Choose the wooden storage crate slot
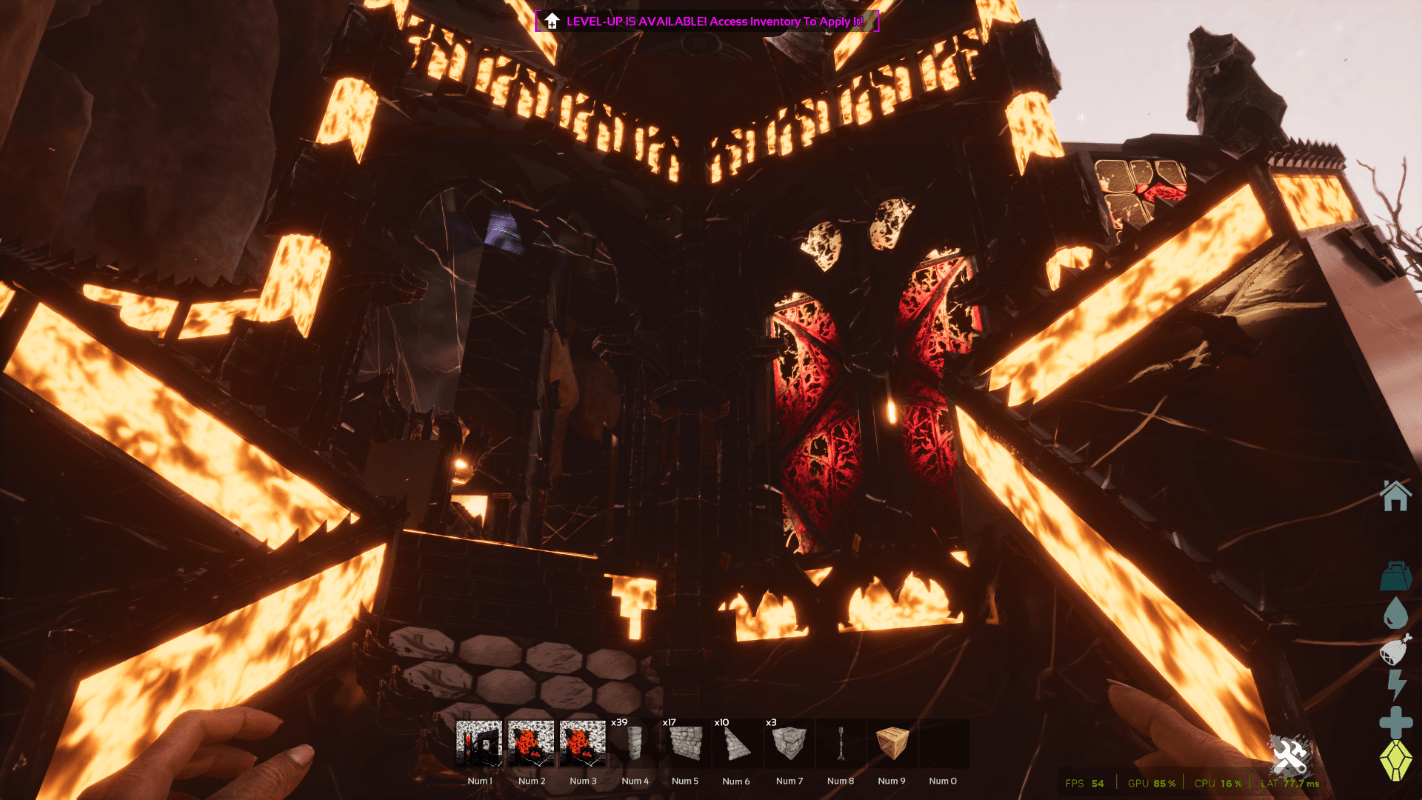Image resolution: width=1422 pixels, height=800 pixels. (892, 744)
